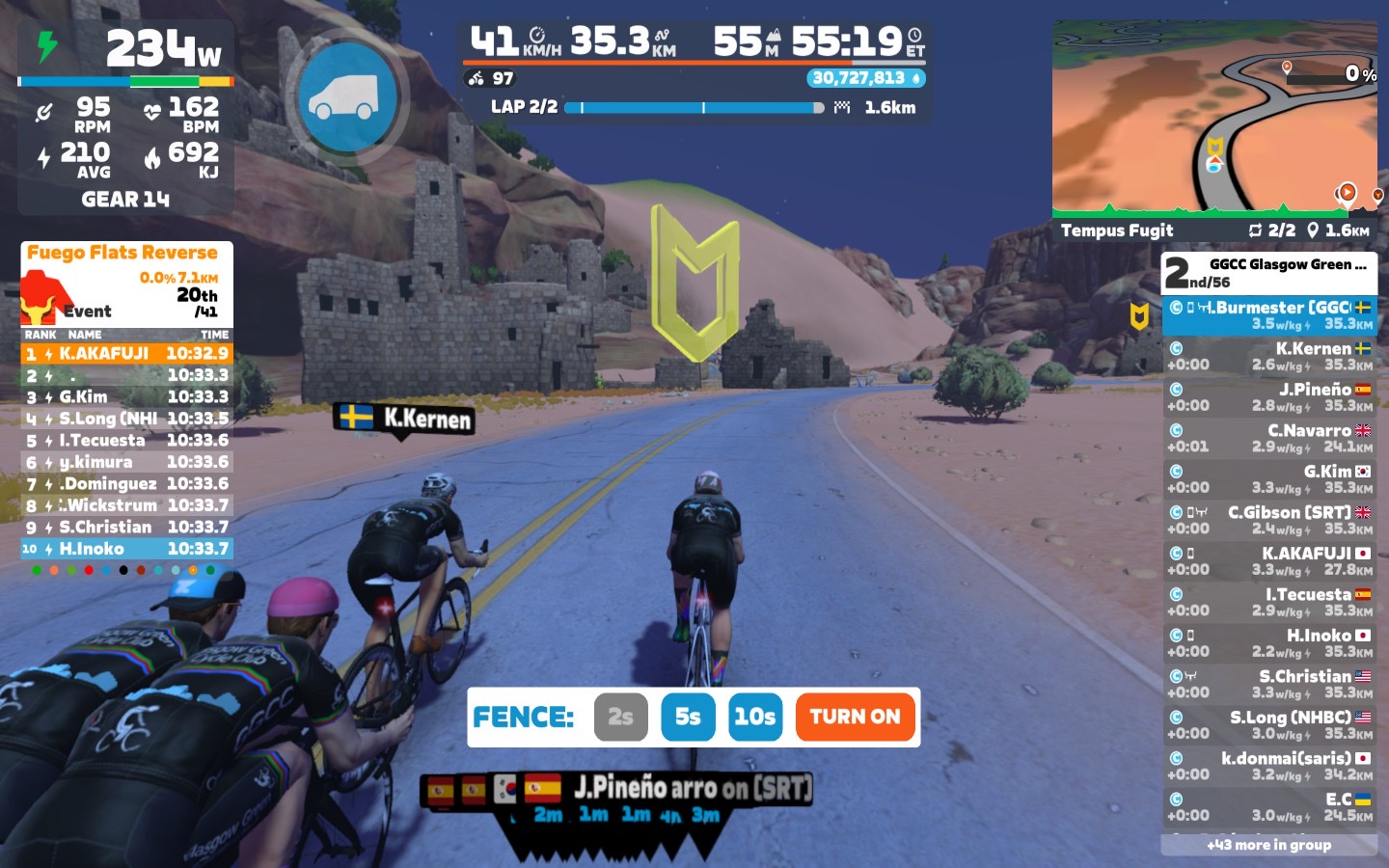The width and height of the screenshot is (1389, 868).
Task: Click the GGCC Glasgow Green event header
Action: pos(1268,273)
